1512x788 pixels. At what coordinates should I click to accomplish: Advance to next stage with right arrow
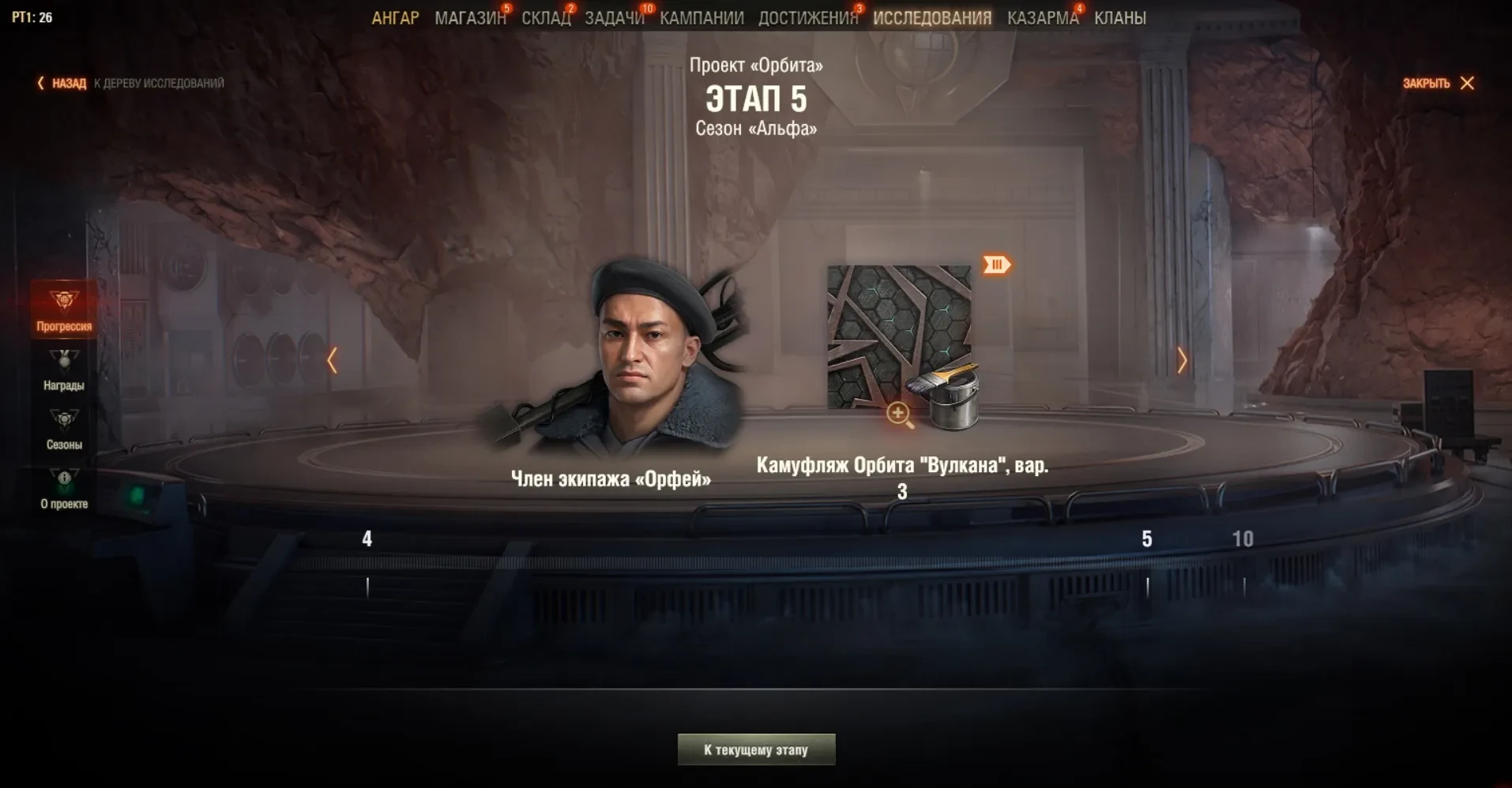[1182, 361]
